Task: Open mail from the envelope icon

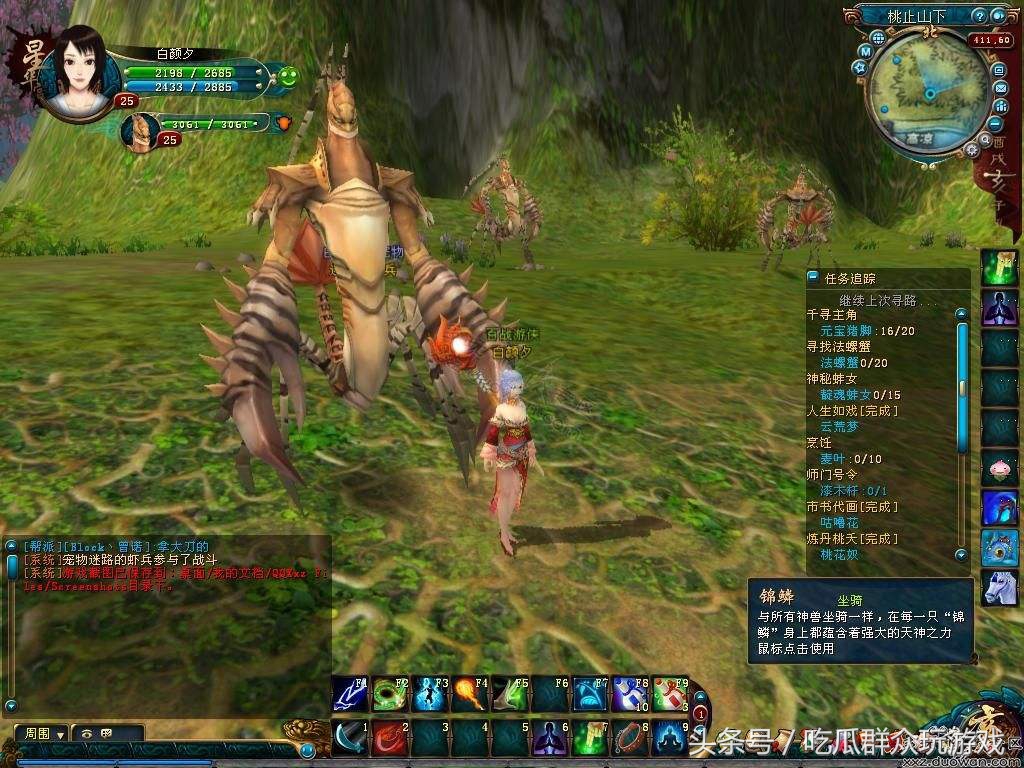Action: point(999,88)
